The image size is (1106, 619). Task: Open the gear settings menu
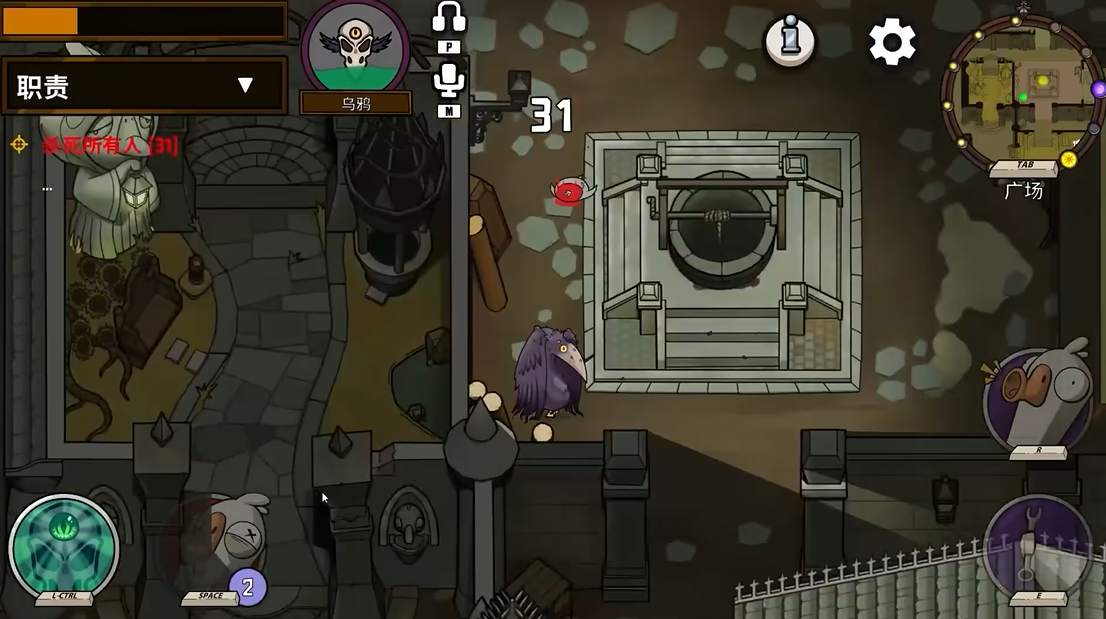[891, 43]
